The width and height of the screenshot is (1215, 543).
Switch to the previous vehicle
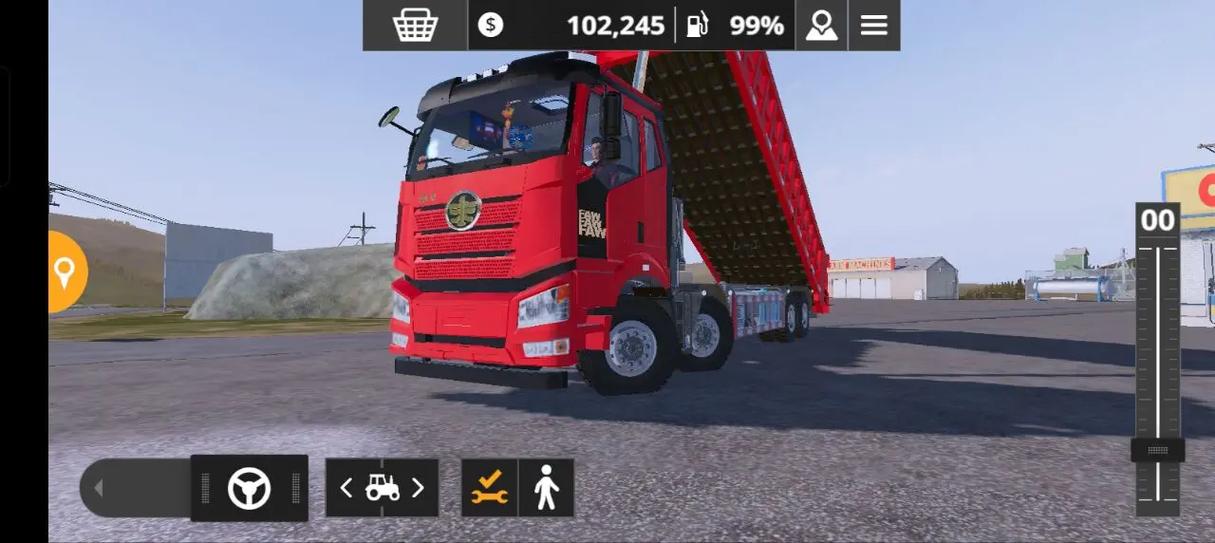tap(346, 488)
